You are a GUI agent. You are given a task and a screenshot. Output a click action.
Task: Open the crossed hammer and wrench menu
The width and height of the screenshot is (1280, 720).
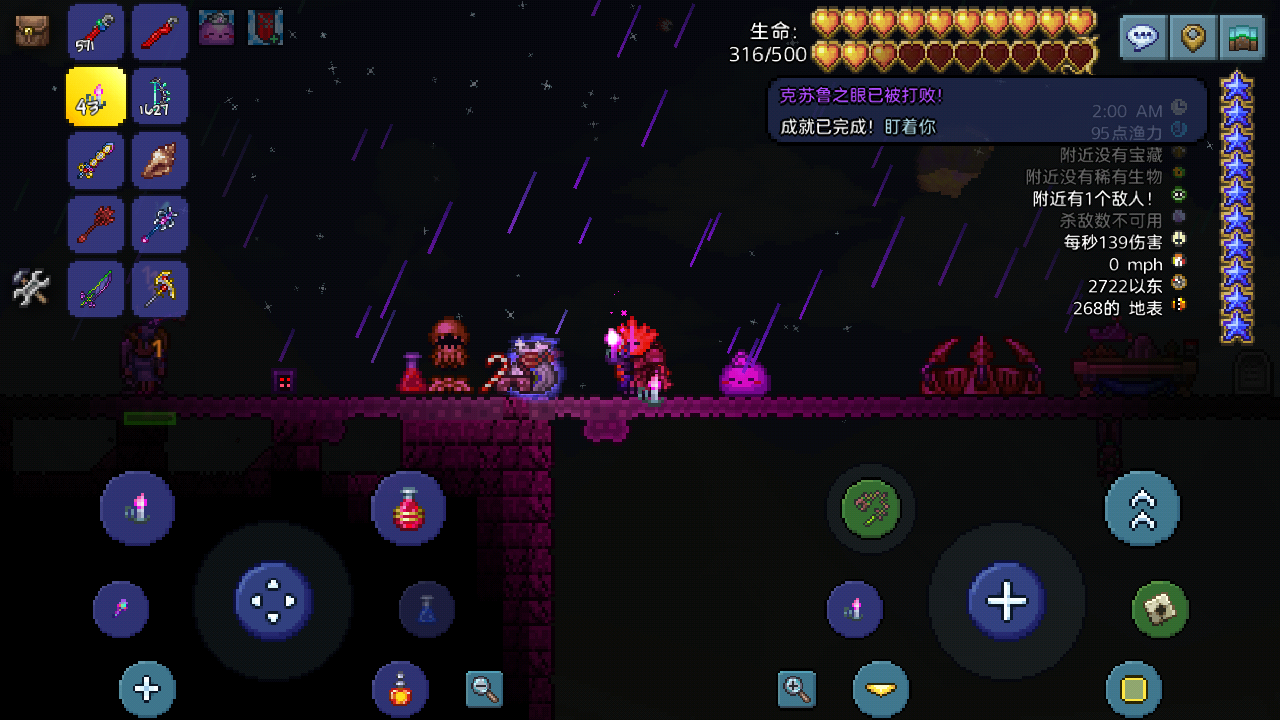(31, 288)
